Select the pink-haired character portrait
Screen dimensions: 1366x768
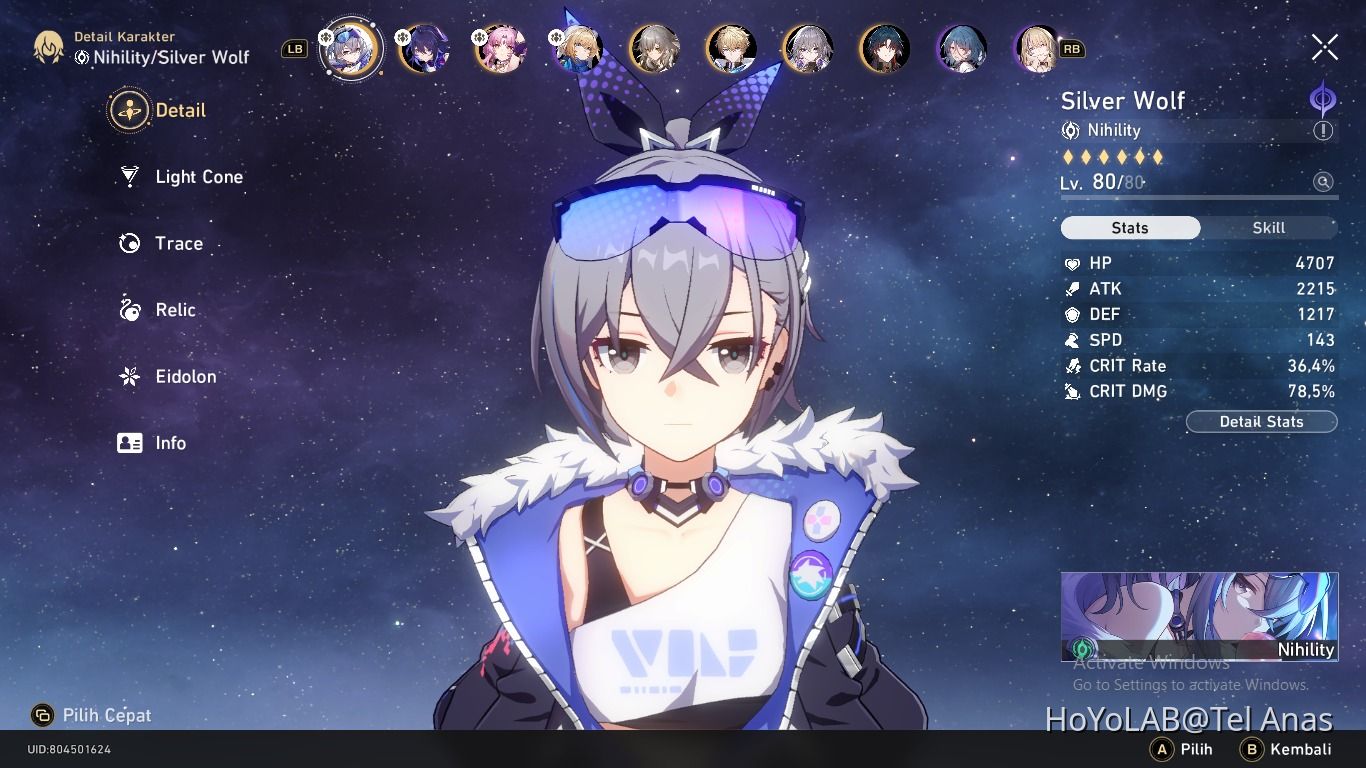point(504,48)
